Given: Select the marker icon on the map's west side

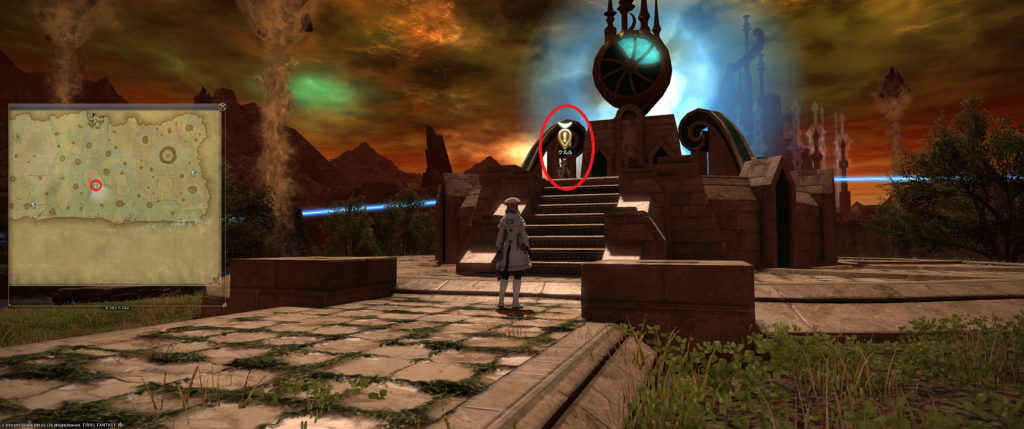Looking at the screenshot, I should 33,203.
